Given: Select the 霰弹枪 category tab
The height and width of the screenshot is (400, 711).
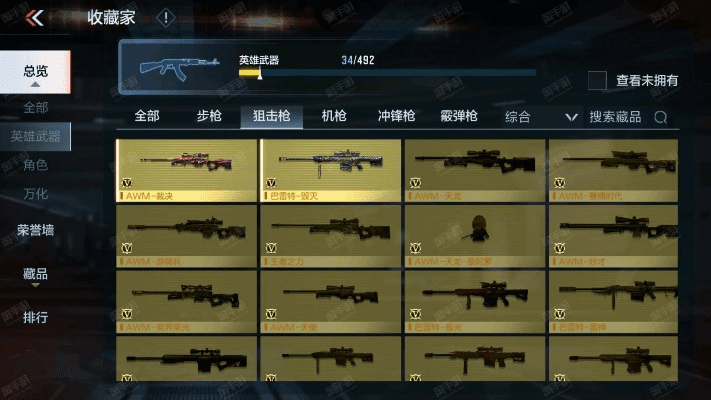Looking at the screenshot, I should coord(459,116).
